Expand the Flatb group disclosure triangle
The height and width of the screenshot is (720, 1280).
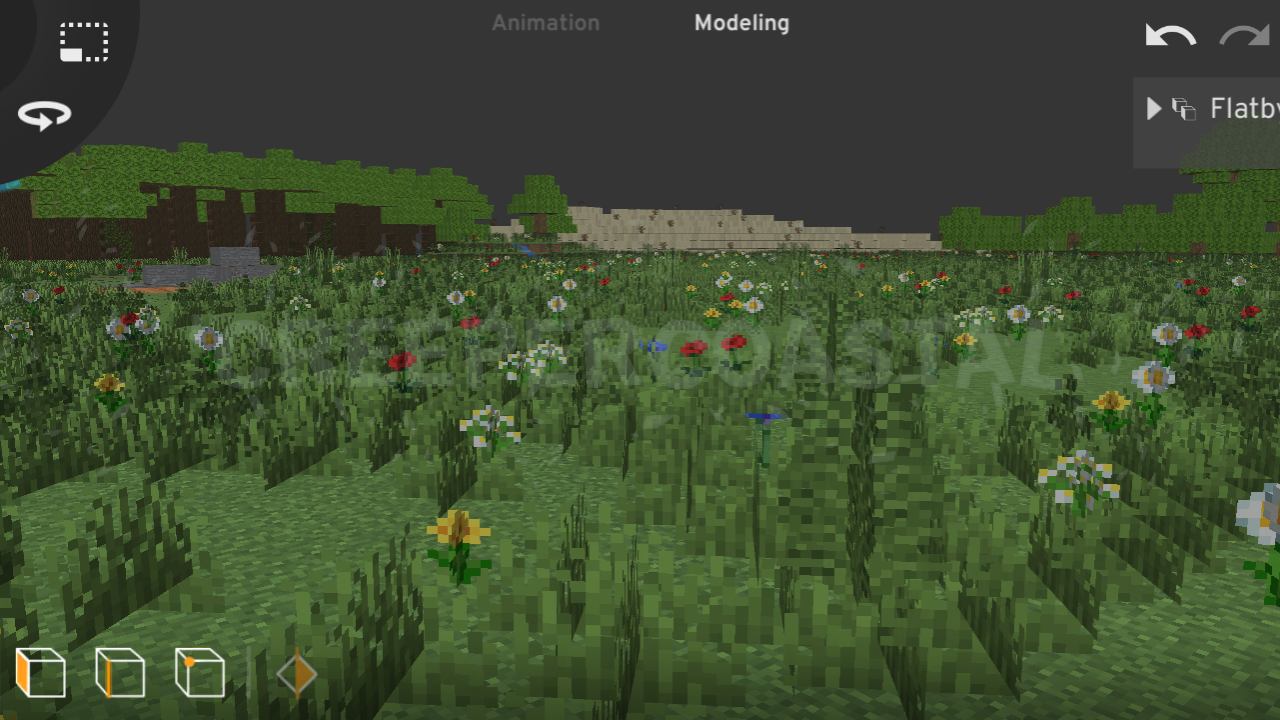pos(1152,108)
